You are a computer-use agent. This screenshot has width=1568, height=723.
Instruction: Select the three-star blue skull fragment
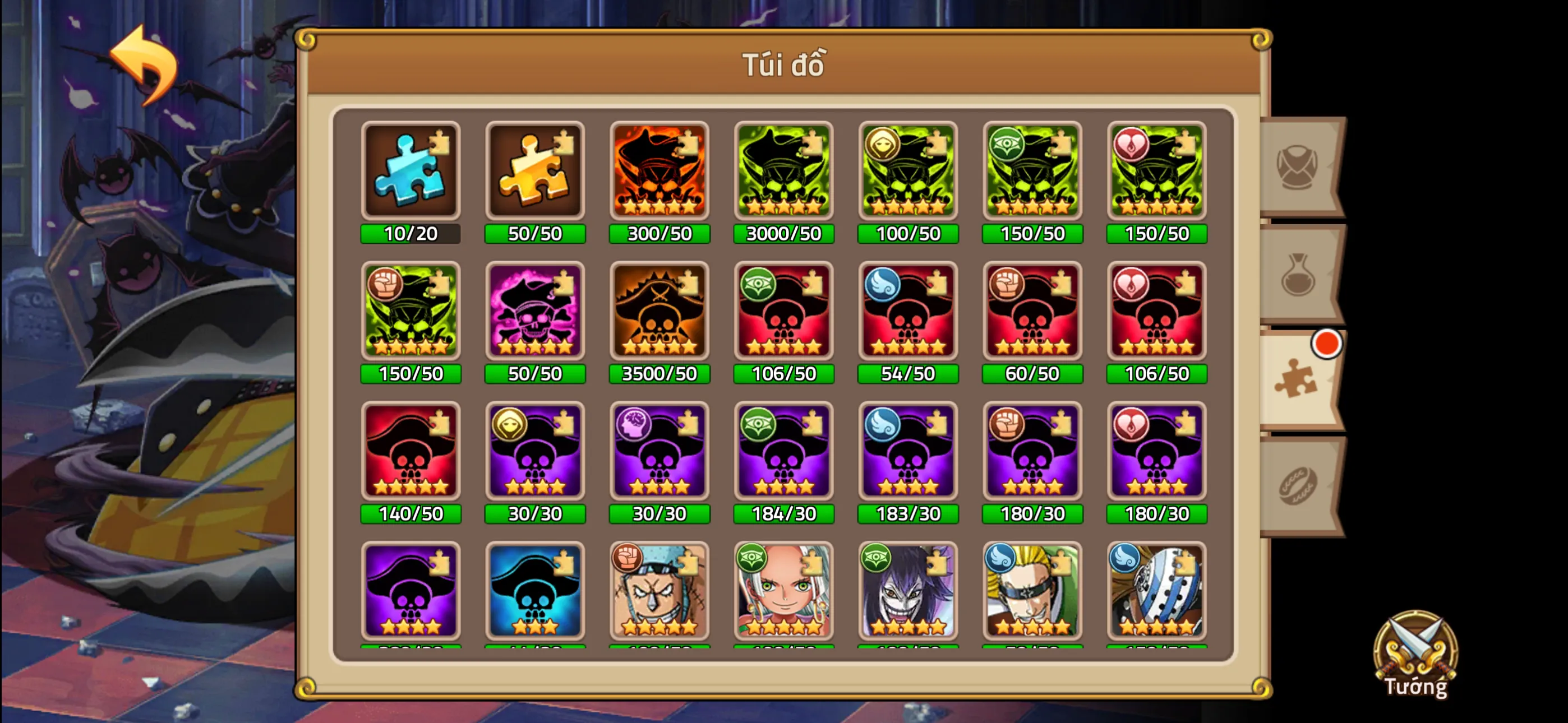tap(534, 591)
